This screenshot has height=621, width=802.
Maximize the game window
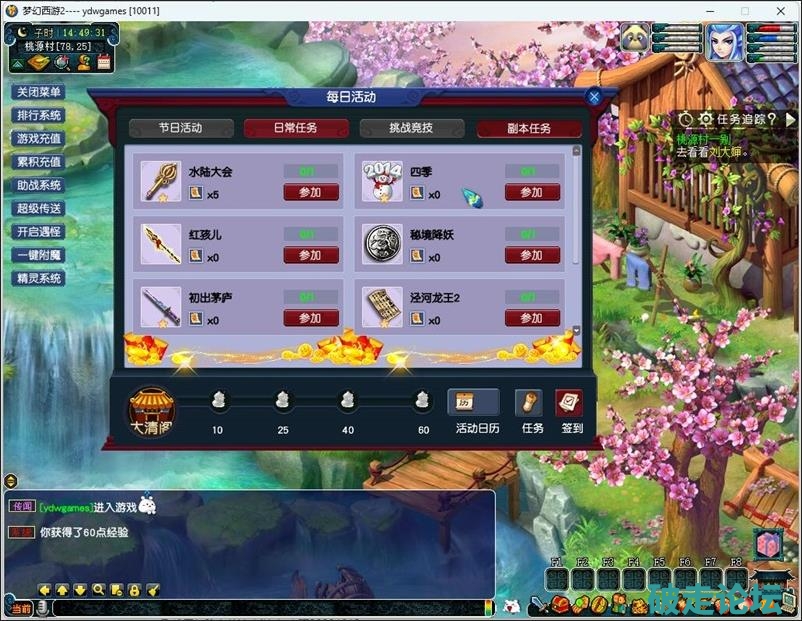coord(745,10)
